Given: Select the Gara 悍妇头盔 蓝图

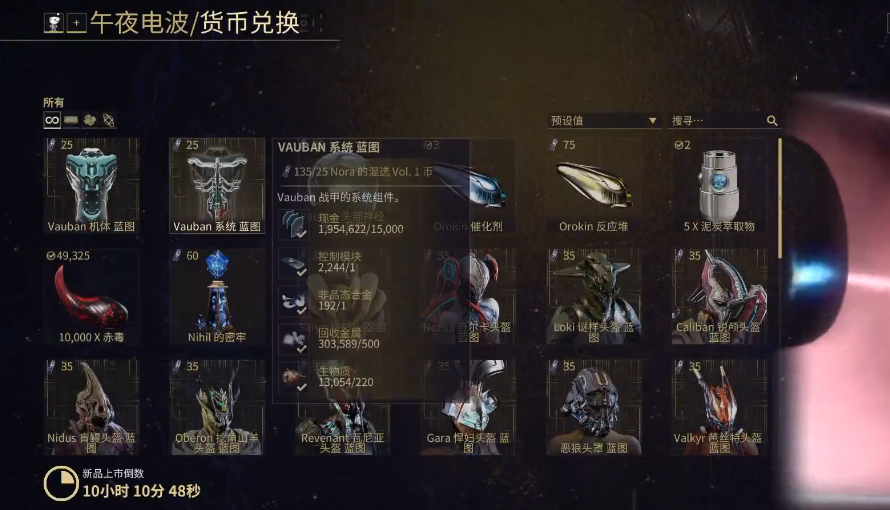Looking at the screenshot, I should [x=468, y=406].
